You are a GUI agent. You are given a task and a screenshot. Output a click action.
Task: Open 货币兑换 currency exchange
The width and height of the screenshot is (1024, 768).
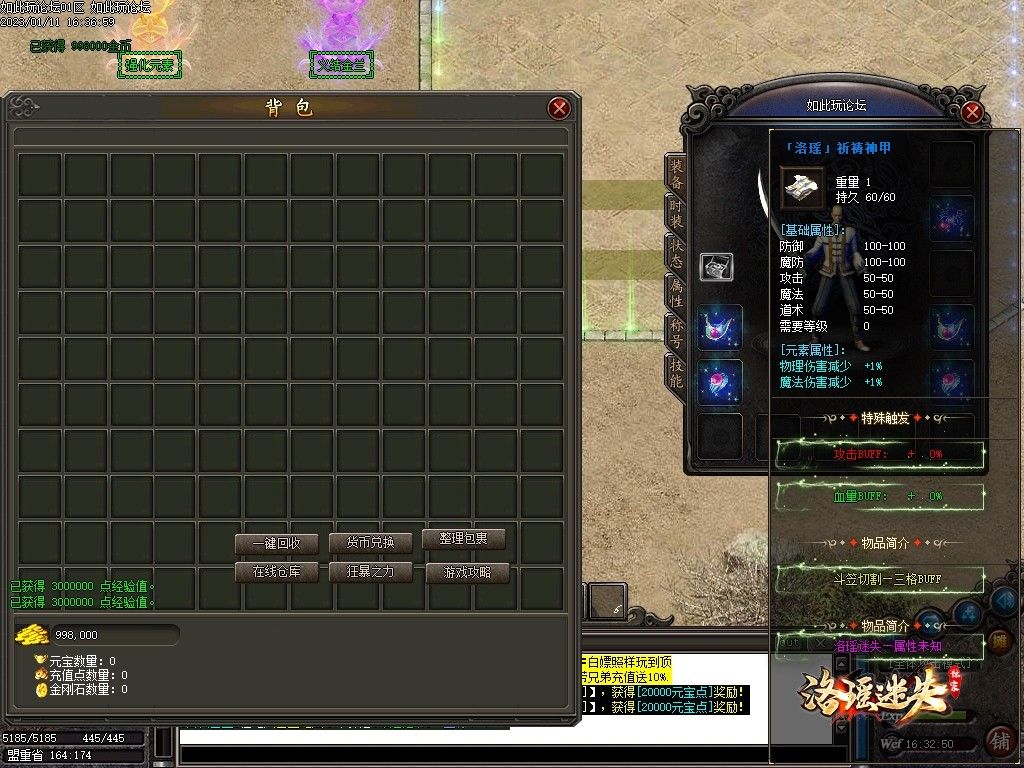371,543
